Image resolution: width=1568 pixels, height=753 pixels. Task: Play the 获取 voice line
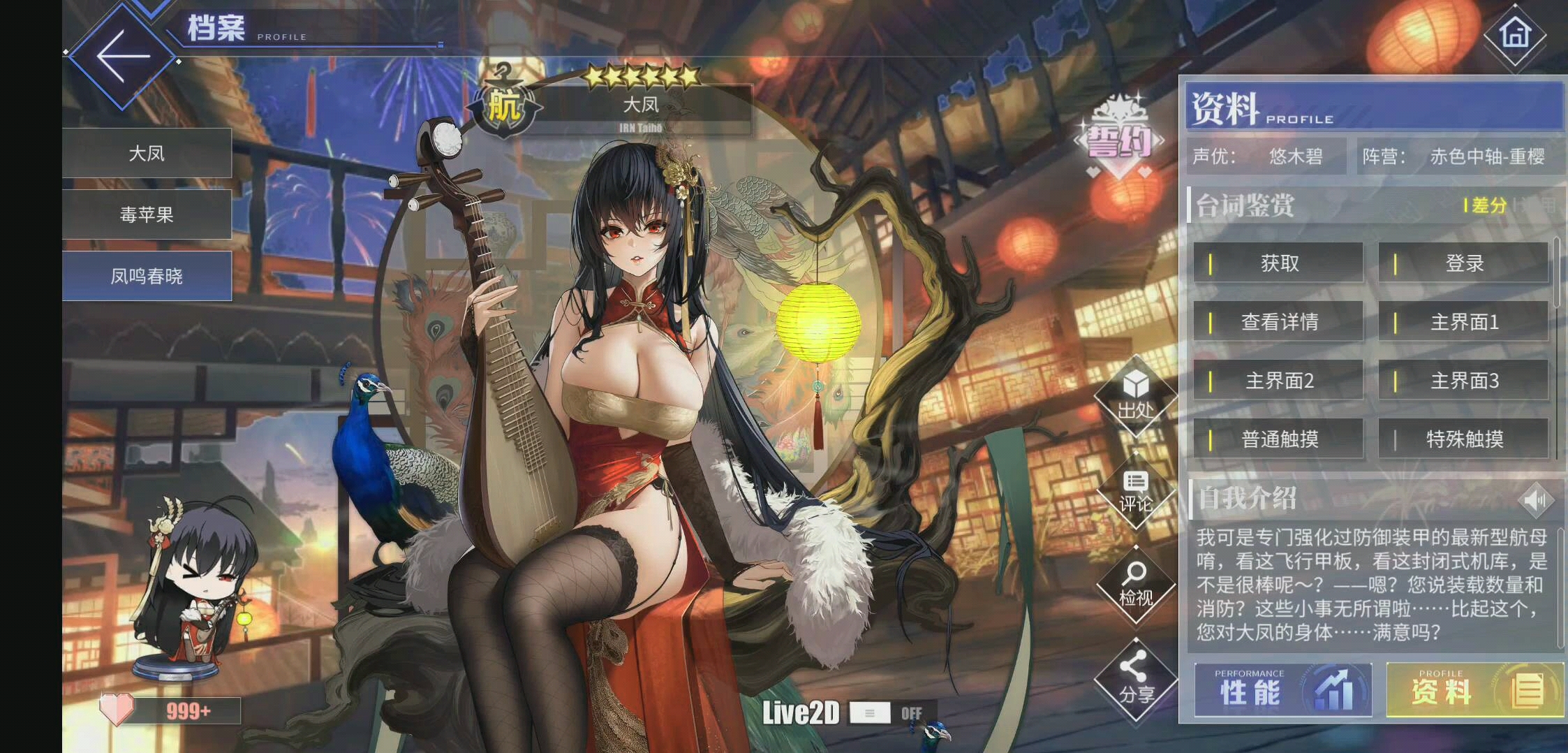1278,263
